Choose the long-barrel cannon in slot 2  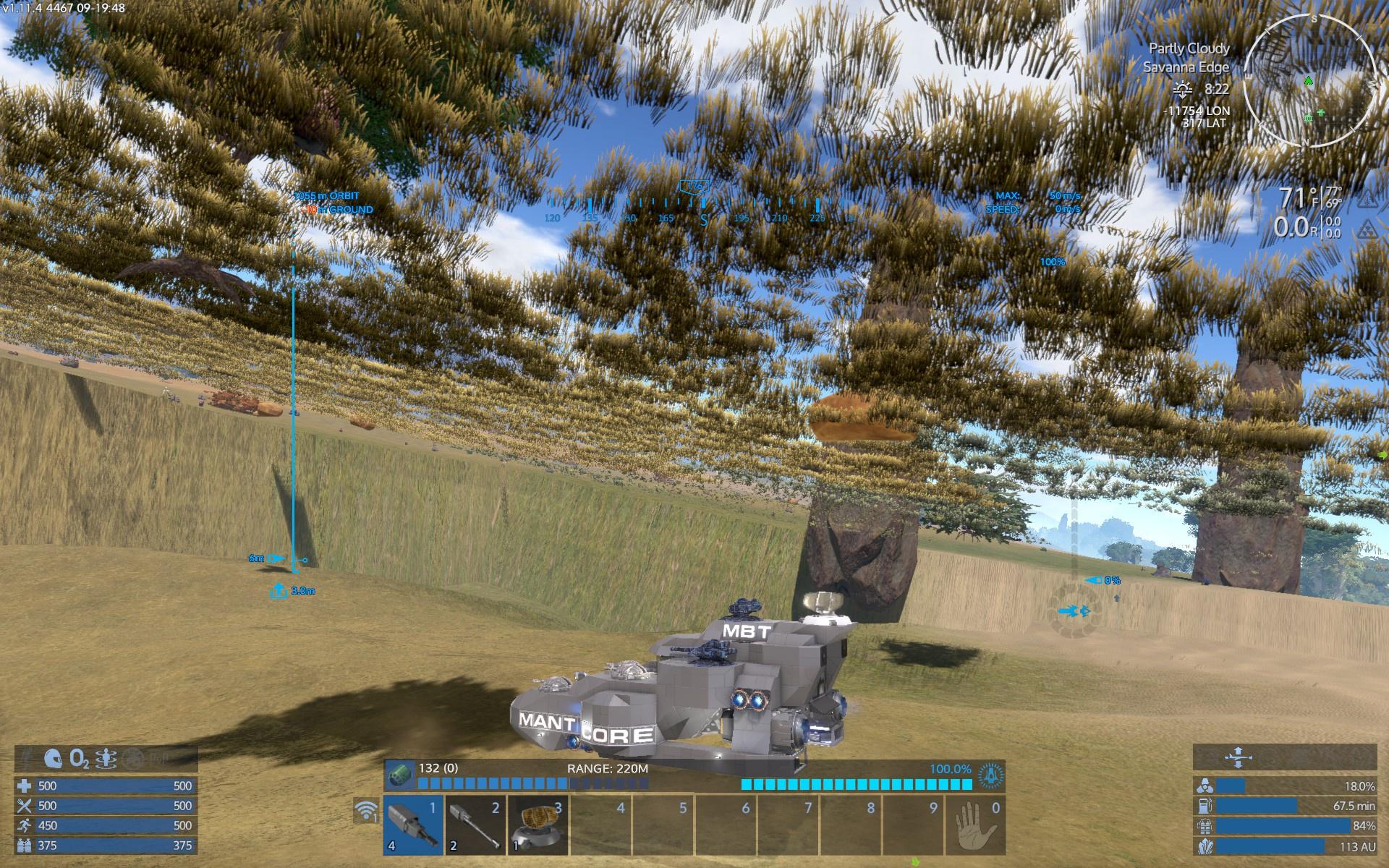[475, 825]
